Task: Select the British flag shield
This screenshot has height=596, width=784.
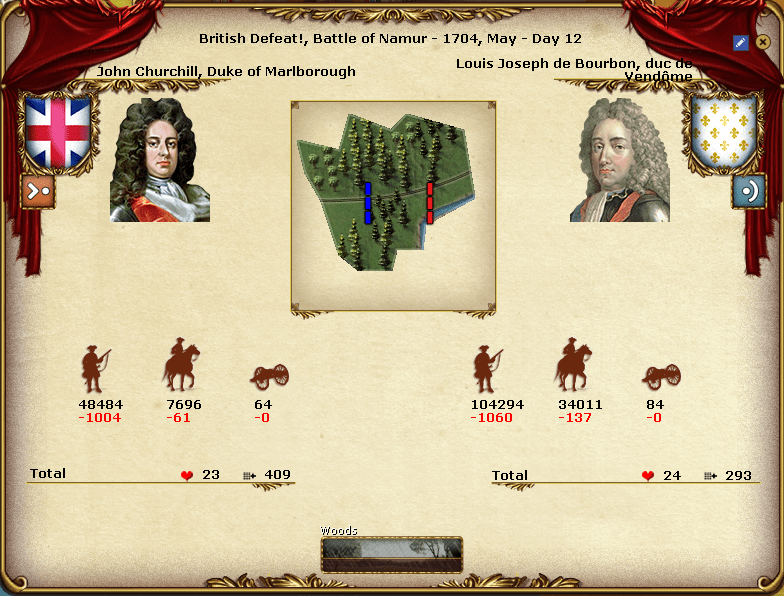Action: pos(58,132)
